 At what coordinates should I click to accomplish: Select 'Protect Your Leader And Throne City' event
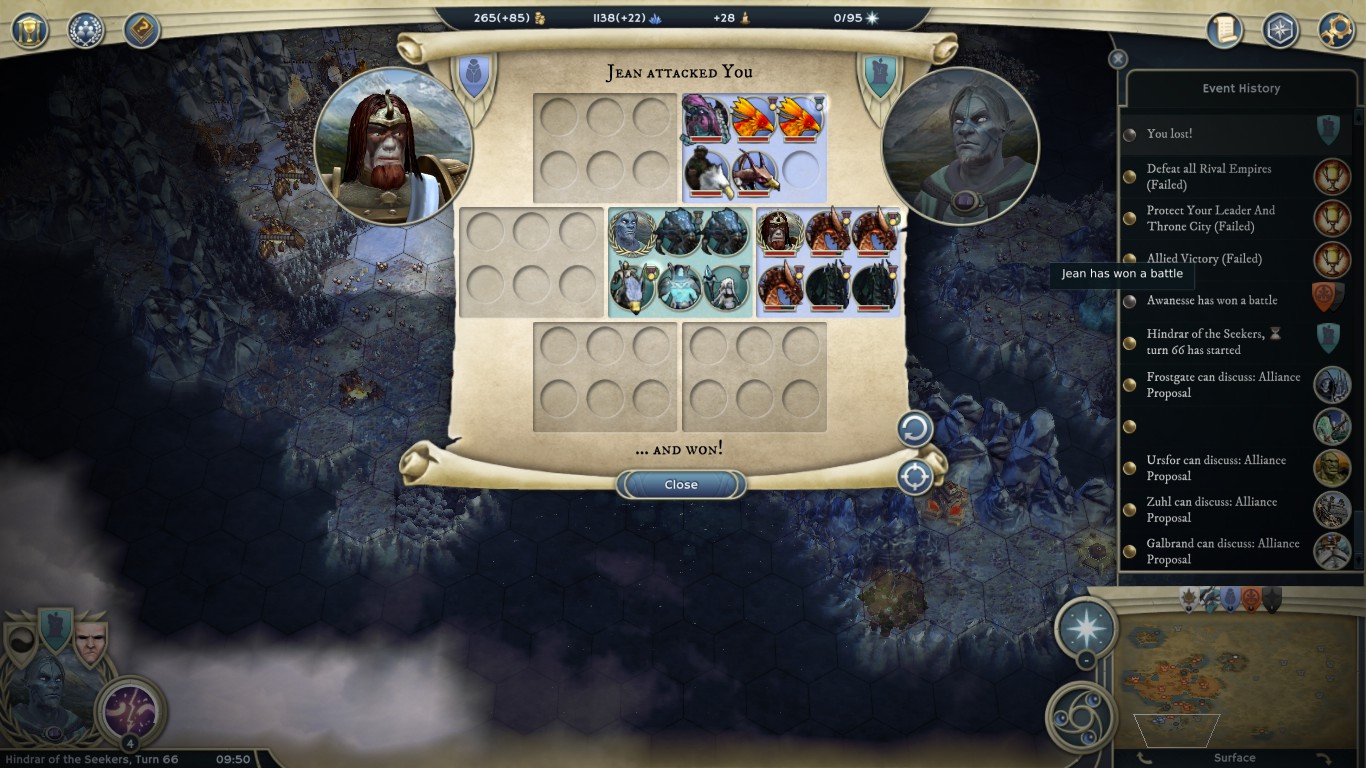(x=1210, y=218)
